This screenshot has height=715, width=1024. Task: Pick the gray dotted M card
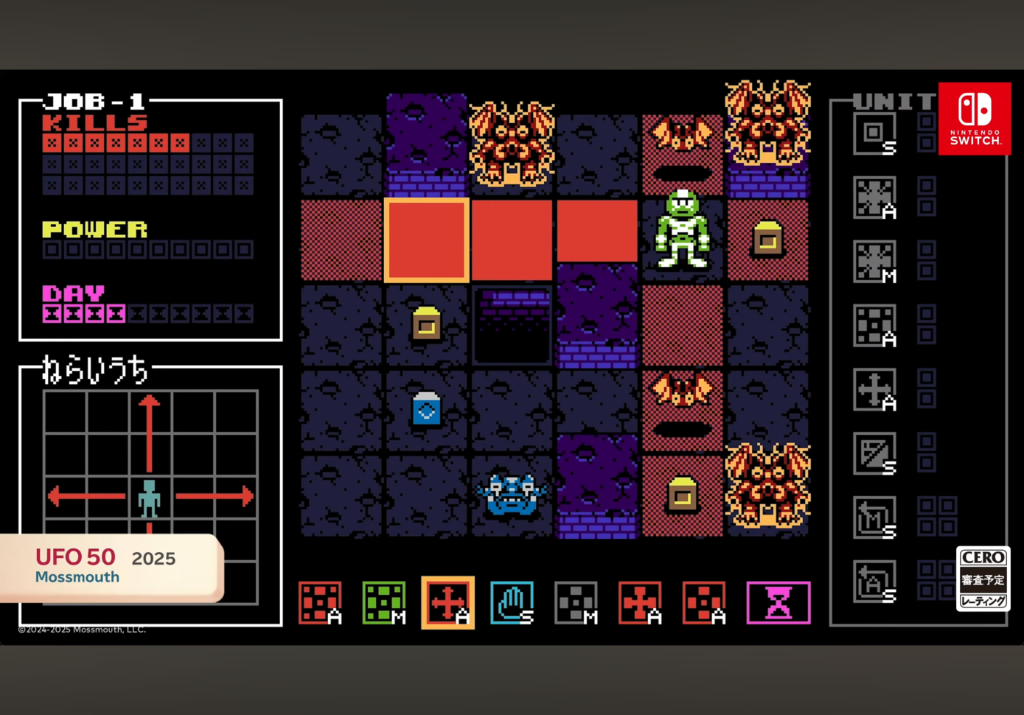(x=576, y=603)
